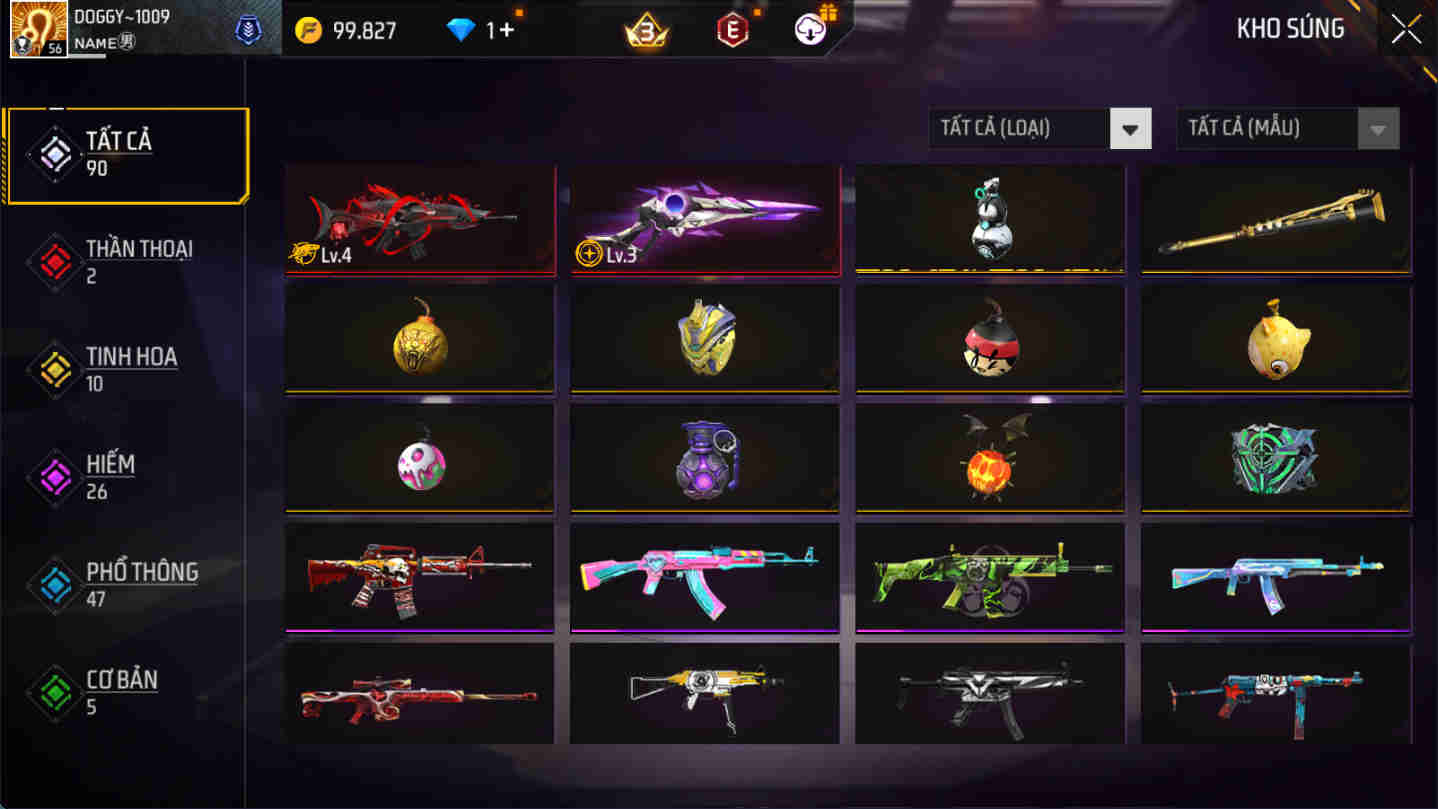Select the purple HIẾM rarity icon
Image resolution: width=1438 pixels, height=809 pixels.
[57, 476]
